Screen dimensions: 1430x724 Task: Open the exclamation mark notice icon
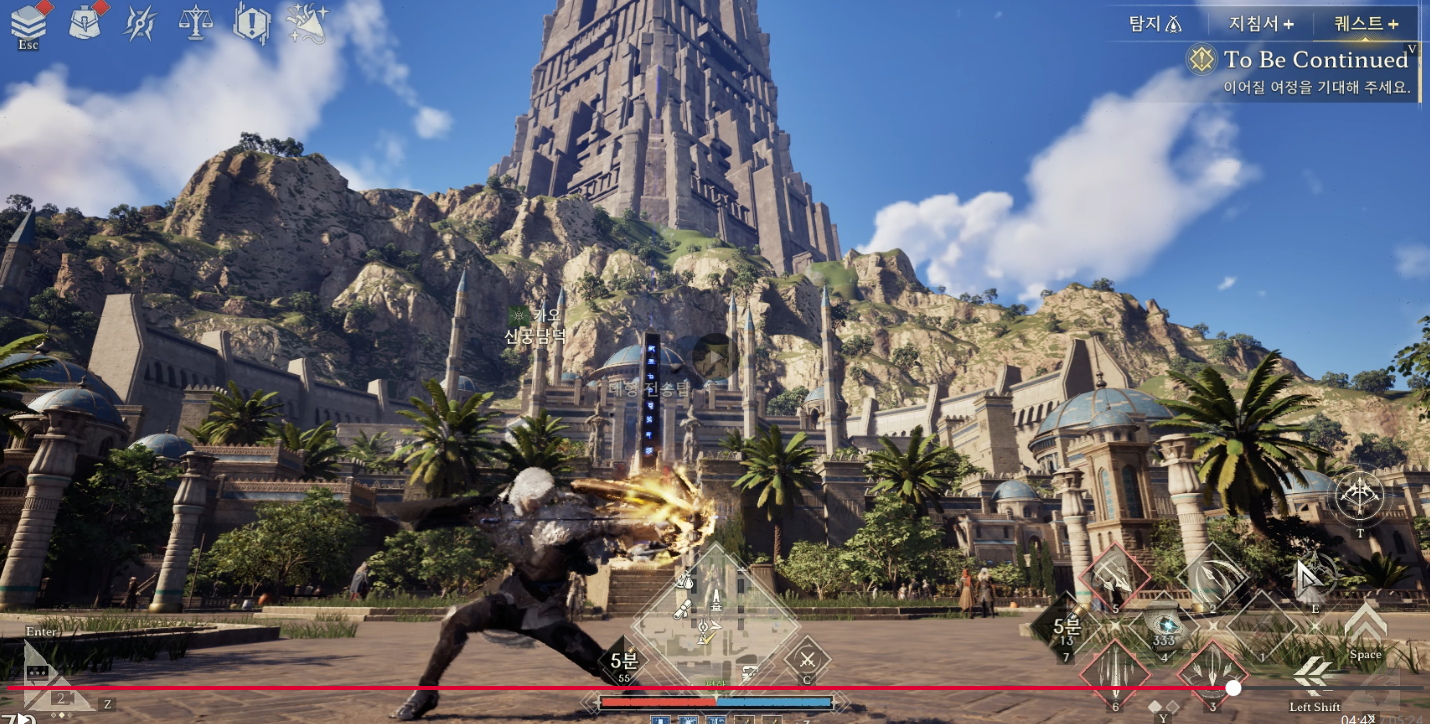click(x=251, y=22)
